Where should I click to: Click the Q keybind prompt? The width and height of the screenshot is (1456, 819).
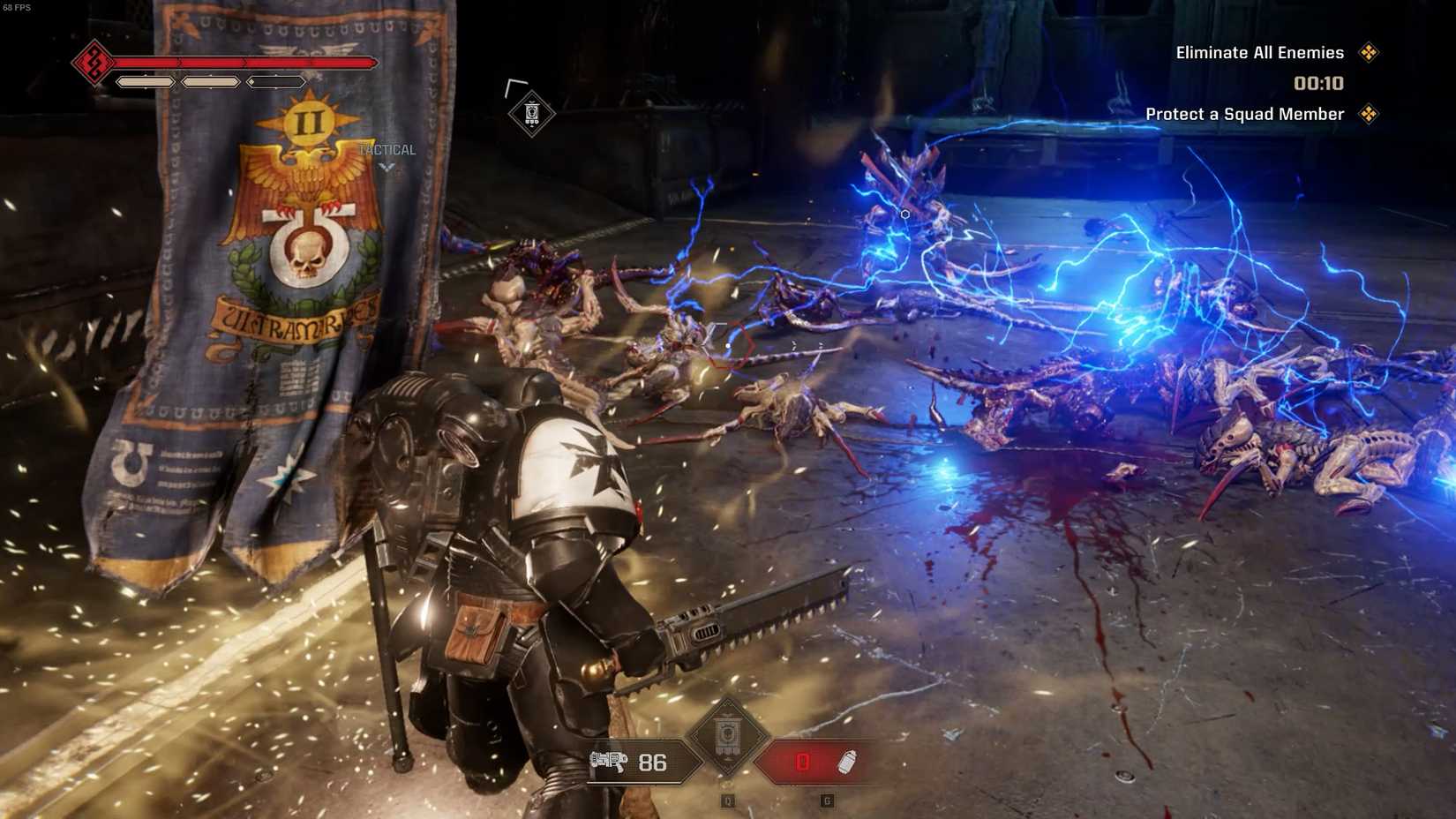pos(727,800)
